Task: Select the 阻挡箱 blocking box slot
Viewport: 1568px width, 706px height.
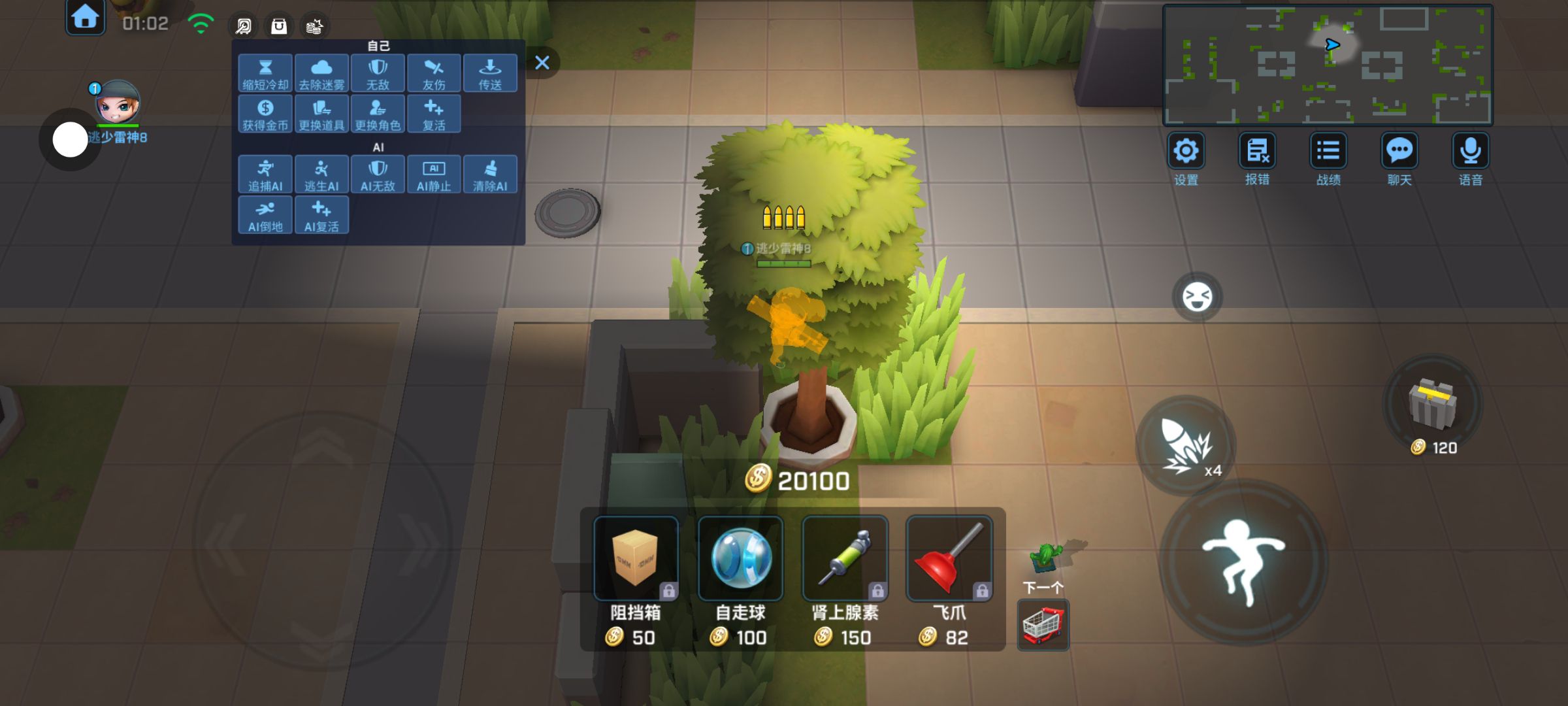Action: 636,559
